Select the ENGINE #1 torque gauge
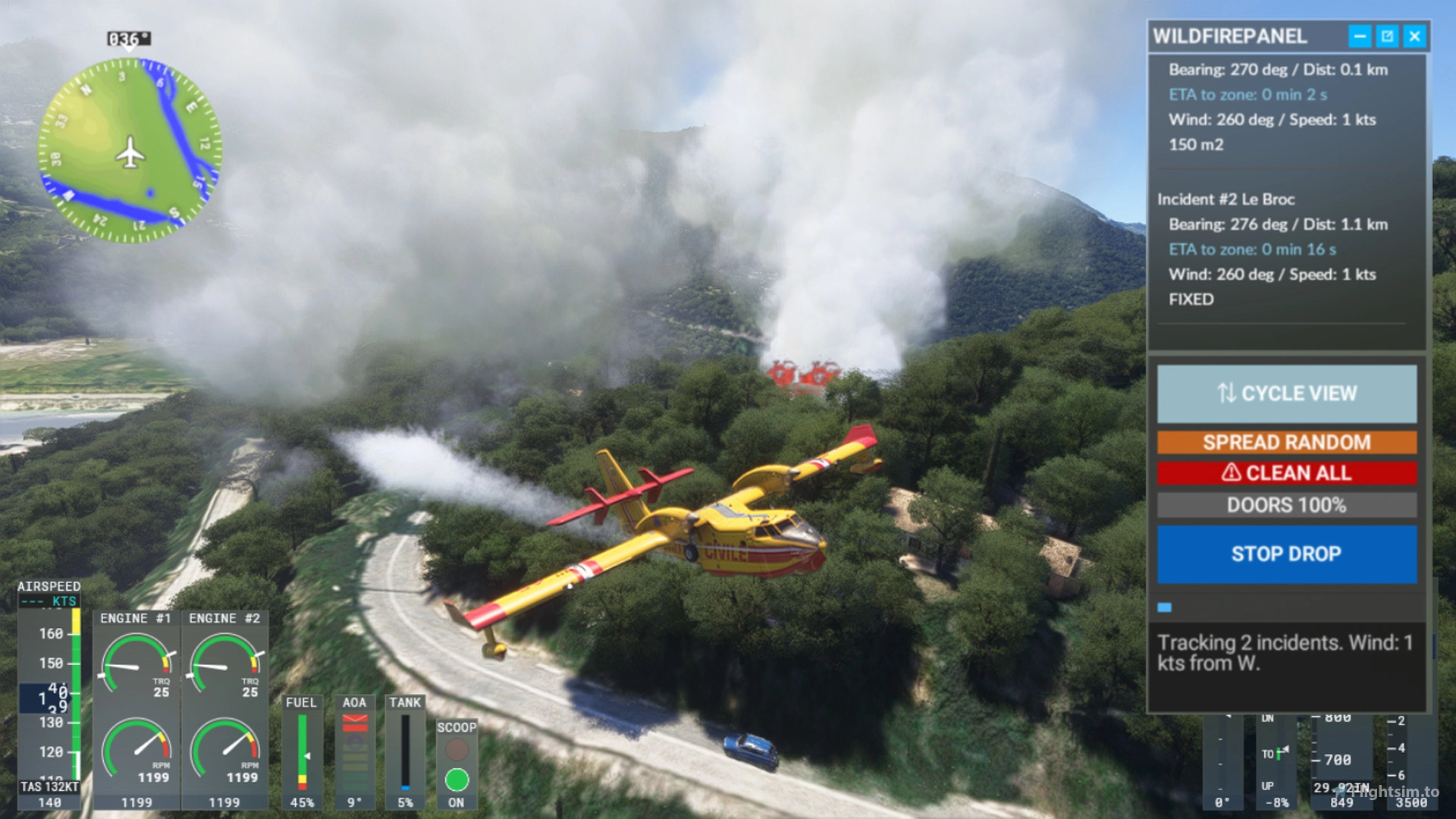Screen dimensions: 1456x819 [136, 666]
